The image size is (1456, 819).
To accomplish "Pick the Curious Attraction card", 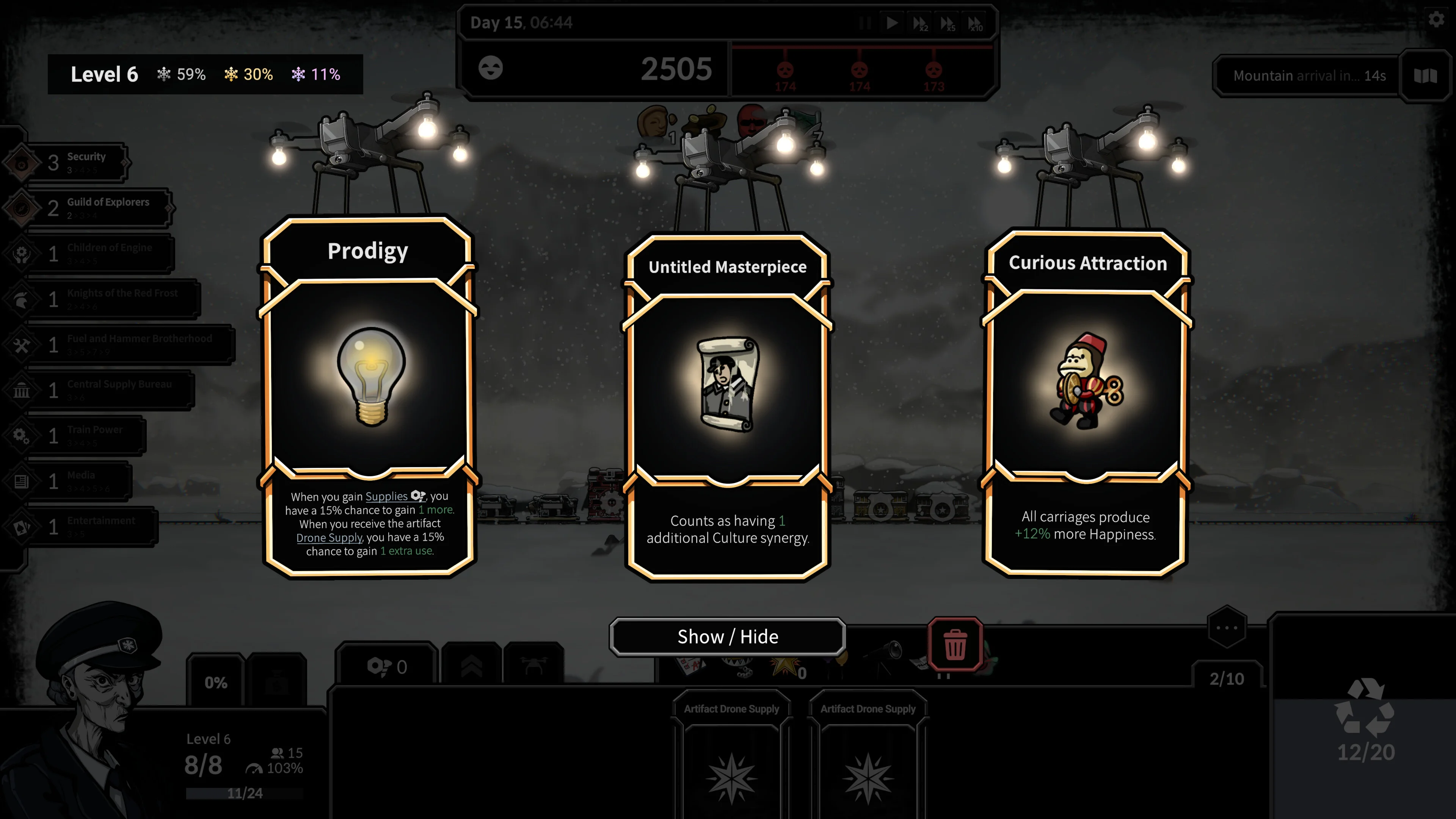I will pos(1086,401).
